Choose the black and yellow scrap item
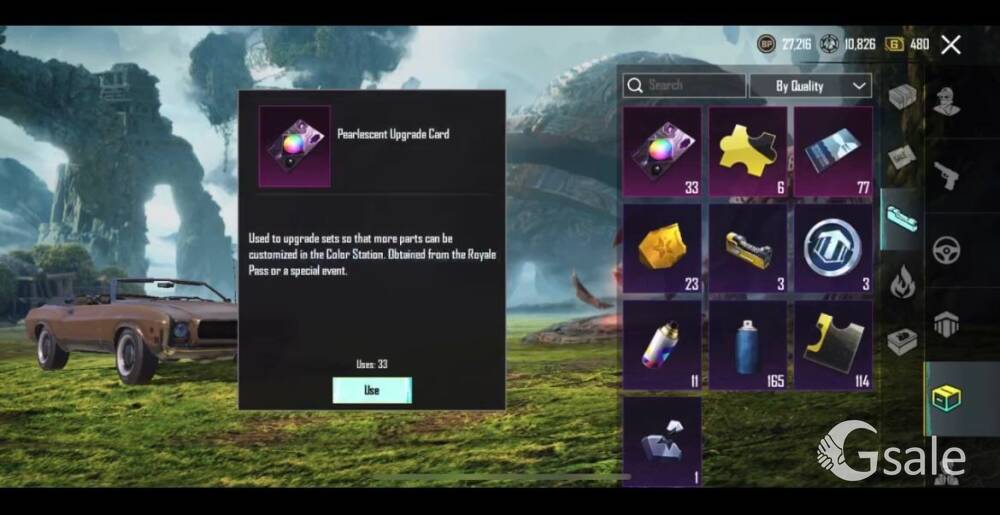1000x515 pixels. coord(833,346)
